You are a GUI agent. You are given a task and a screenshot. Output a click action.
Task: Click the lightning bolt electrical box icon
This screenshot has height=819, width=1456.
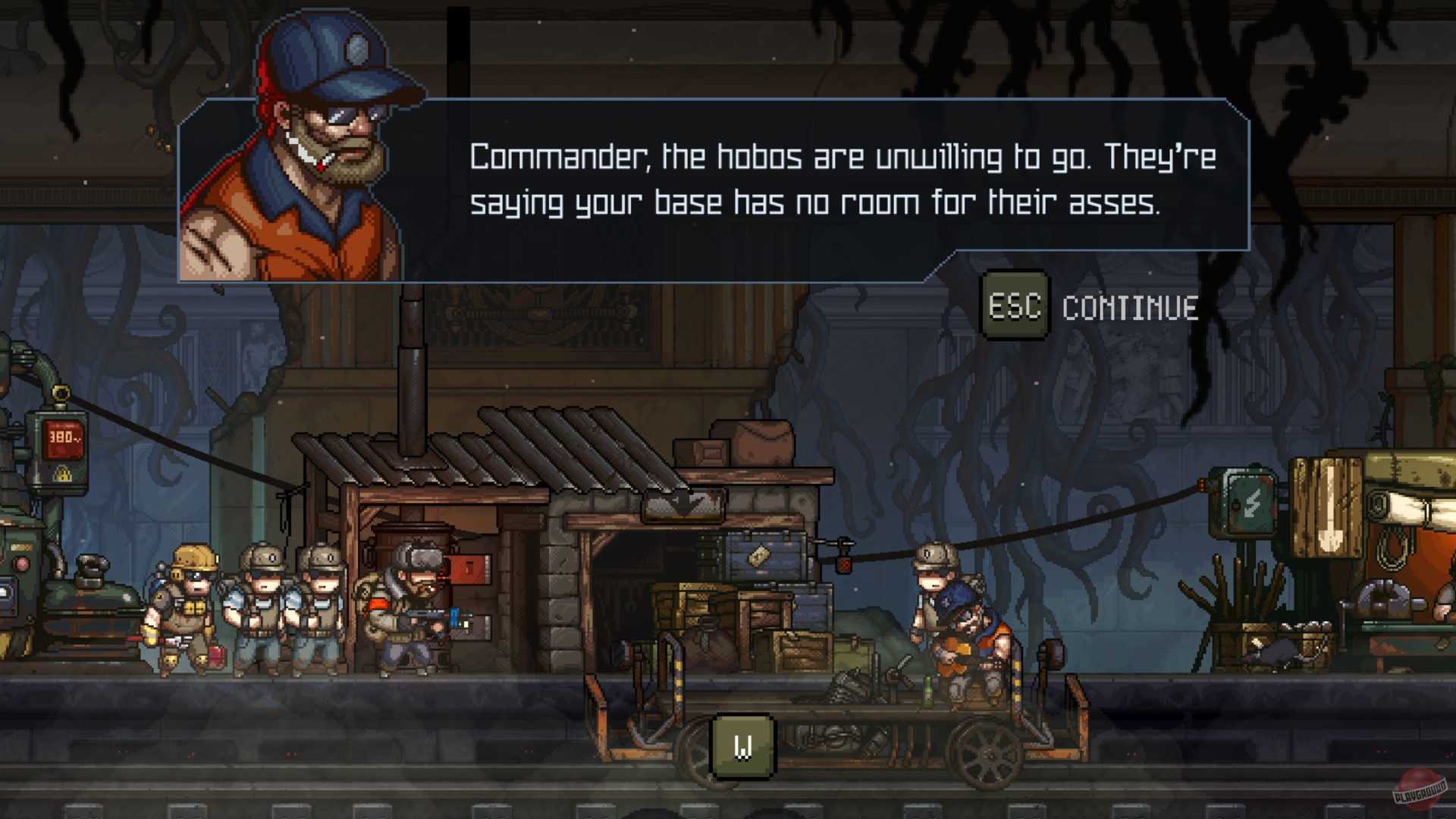click(x=1251, y=500)
